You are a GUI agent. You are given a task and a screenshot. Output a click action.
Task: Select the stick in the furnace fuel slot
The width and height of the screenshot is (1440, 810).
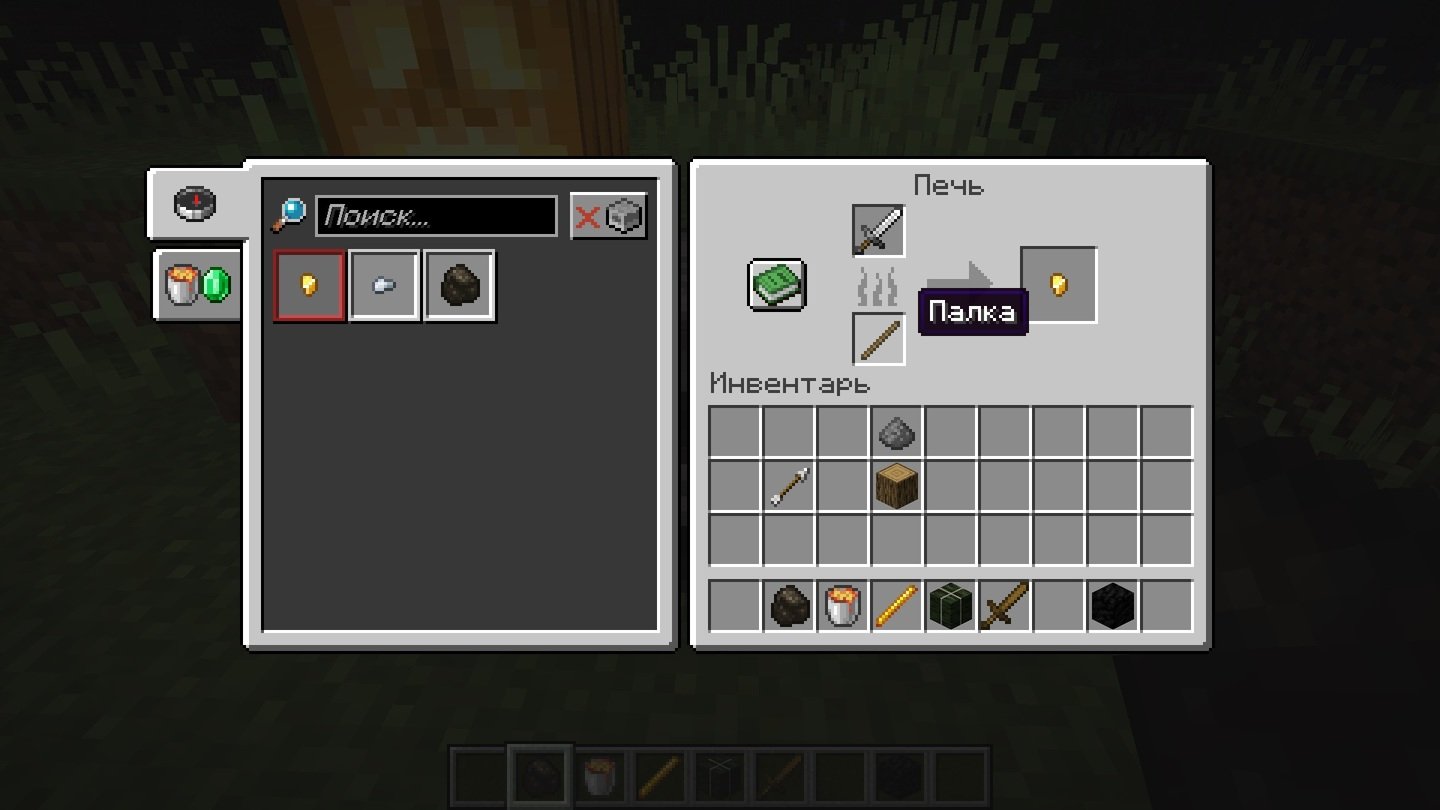pos(879,339)
